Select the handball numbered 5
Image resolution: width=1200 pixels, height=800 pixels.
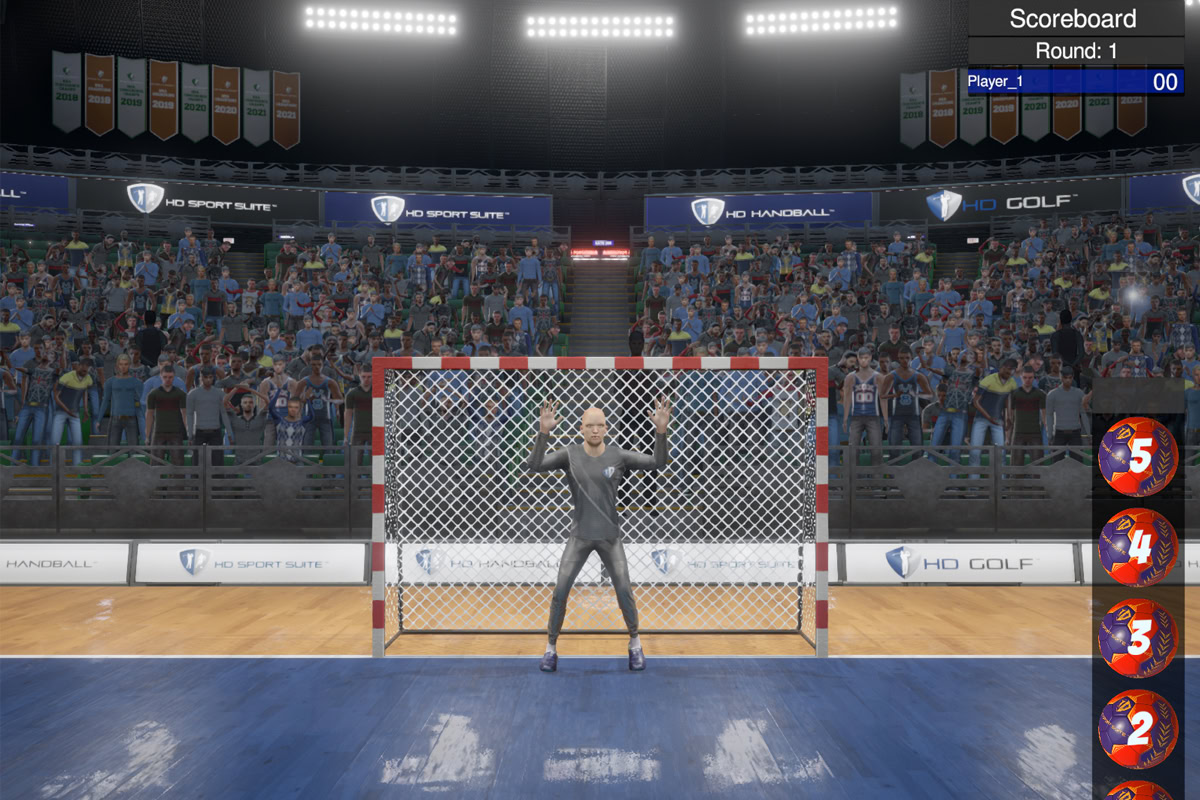pos(1138,457)
